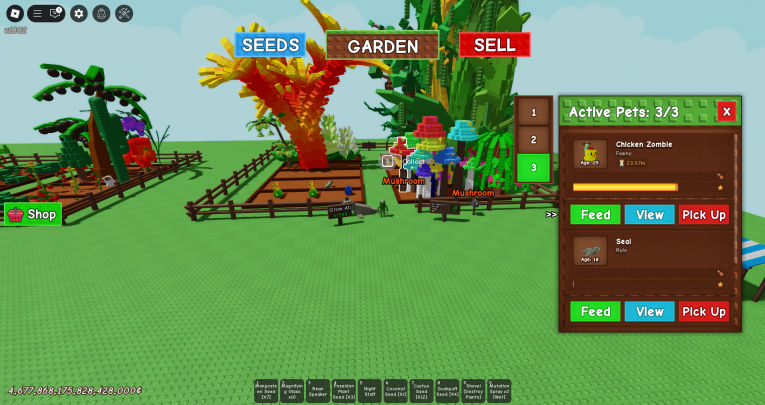Switch to pet loadout tab 2

click(534, 140)
